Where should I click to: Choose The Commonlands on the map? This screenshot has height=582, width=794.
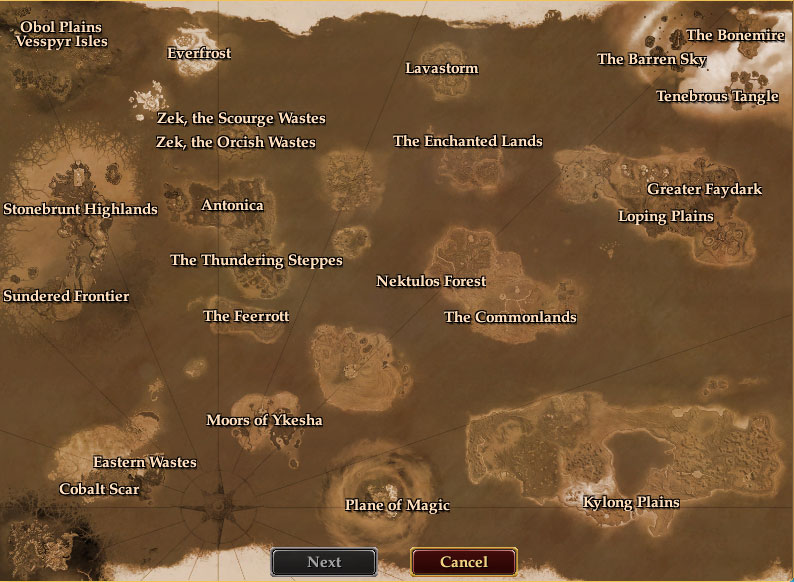(x=510, y=318)
